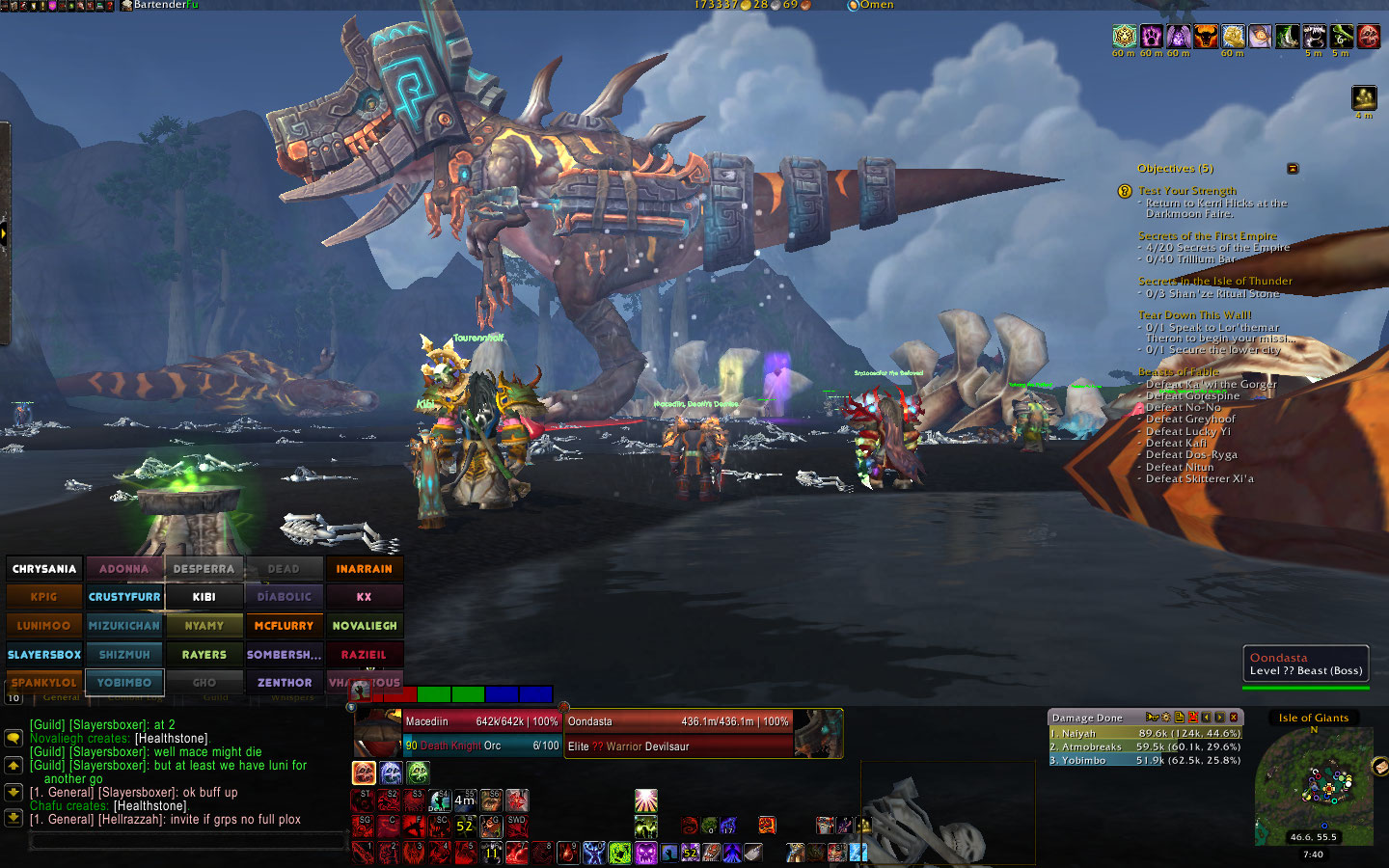The image size is (1389, 868).
Task: Open the damage meter gear settings
Action: (x=1165, y=718)
